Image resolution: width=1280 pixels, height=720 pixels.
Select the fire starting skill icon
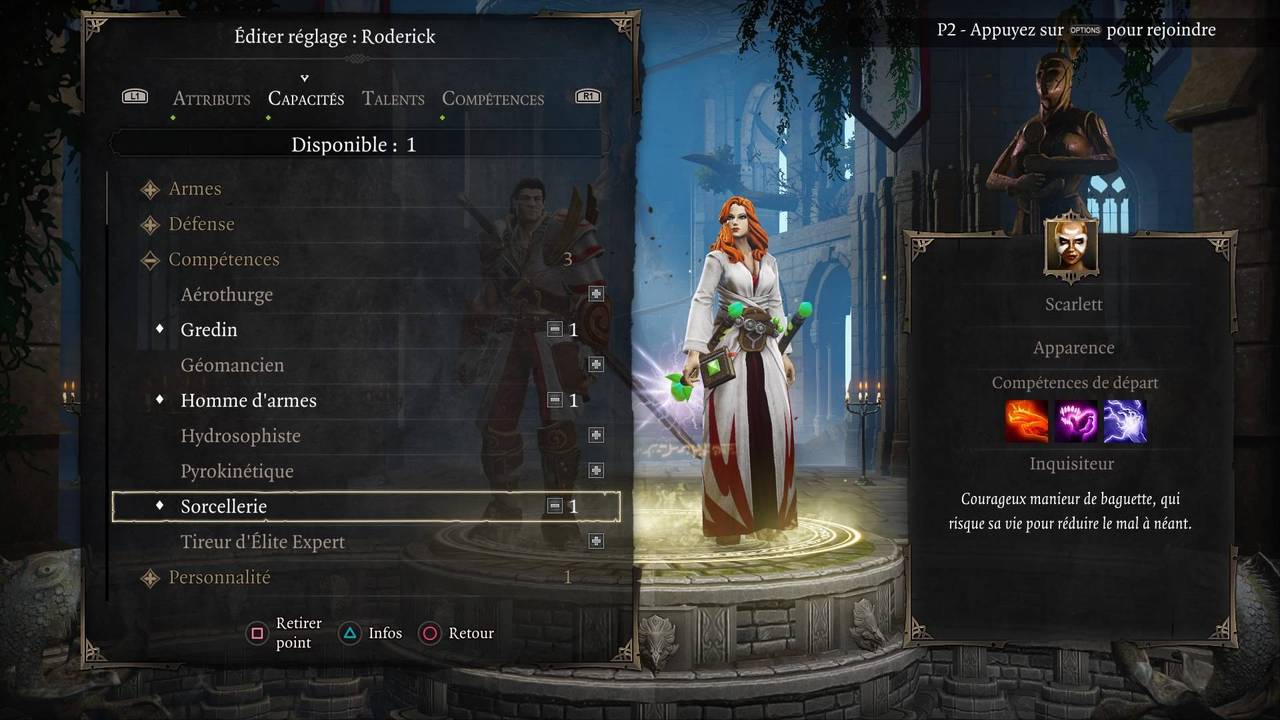tap(1026, 422)
